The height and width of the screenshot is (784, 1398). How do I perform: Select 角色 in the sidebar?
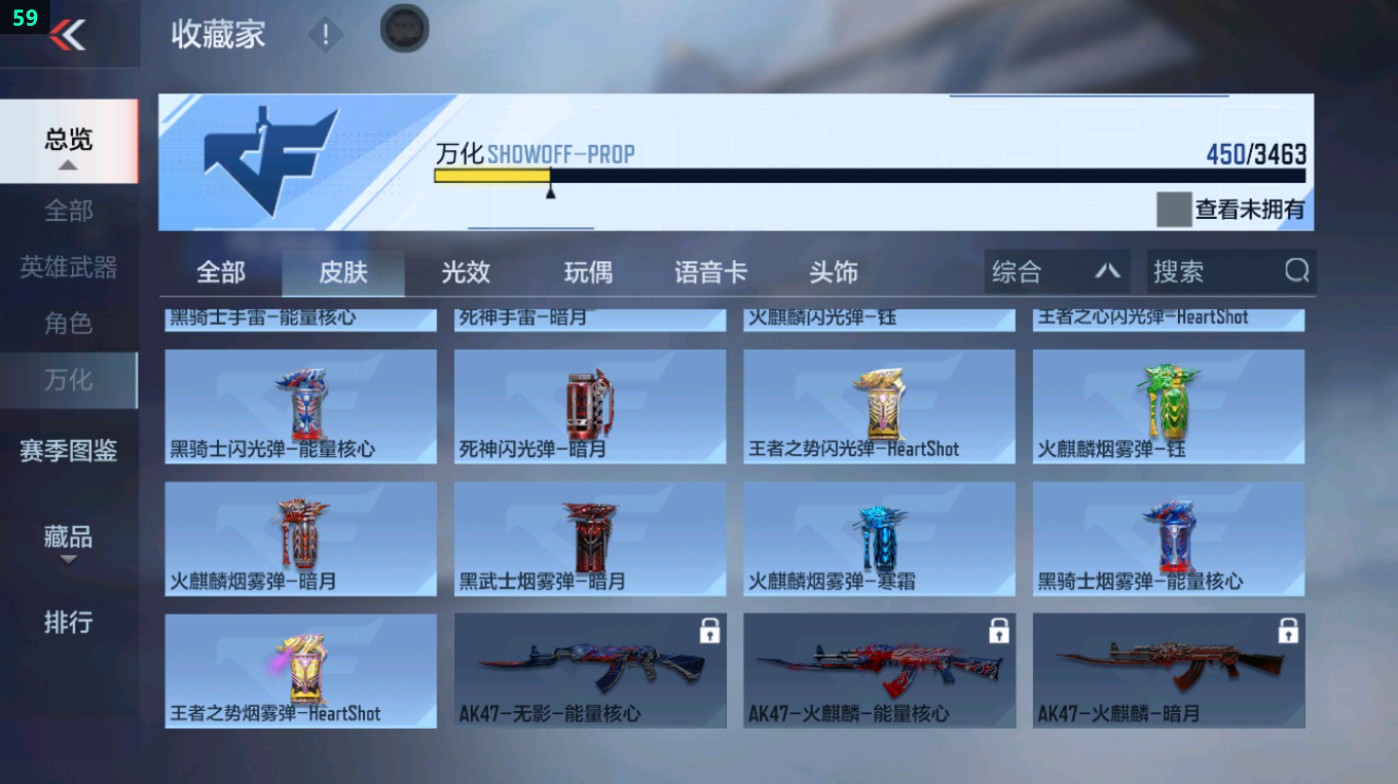click(68, 321)
